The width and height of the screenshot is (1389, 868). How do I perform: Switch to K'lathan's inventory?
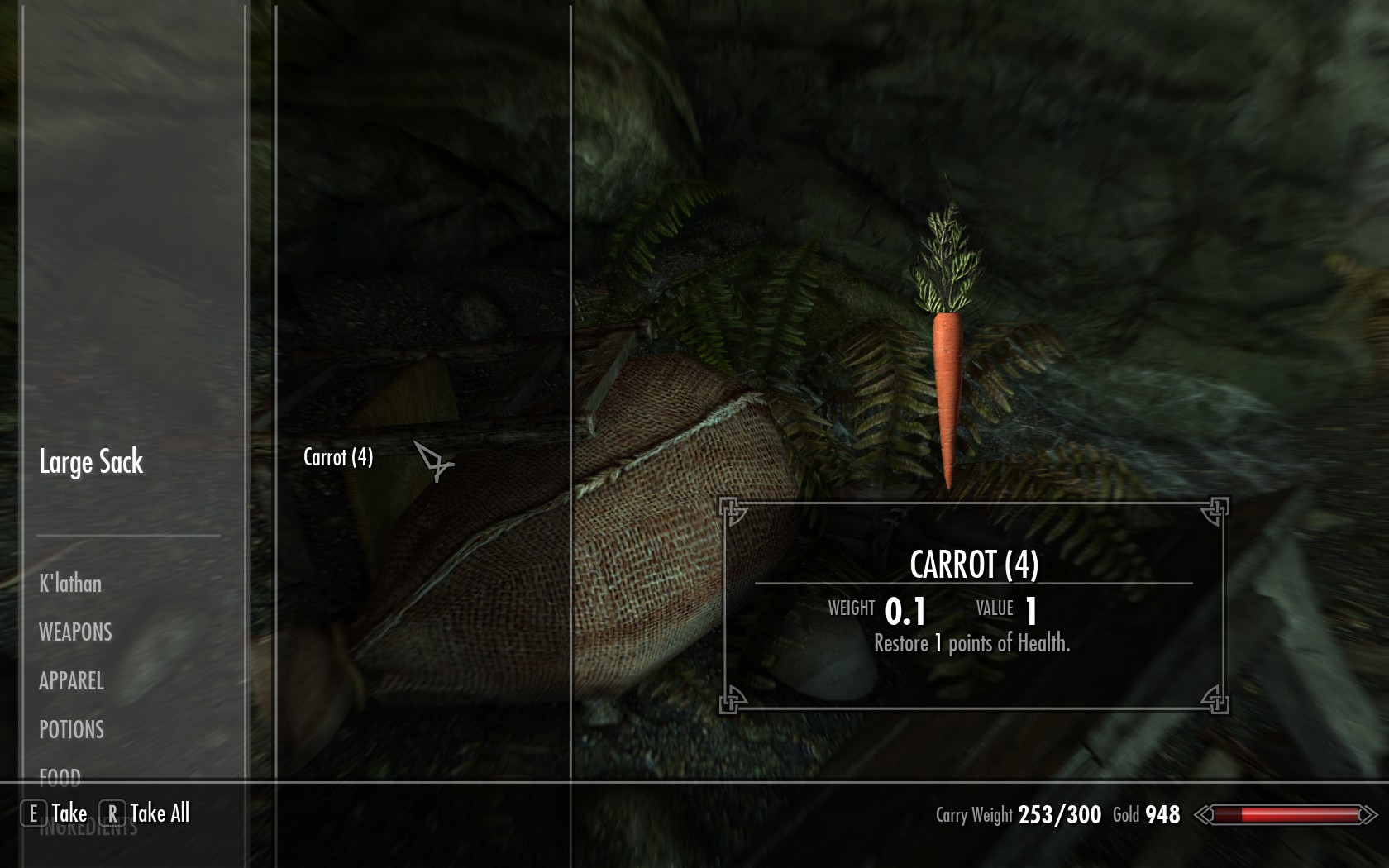point(70,584)
